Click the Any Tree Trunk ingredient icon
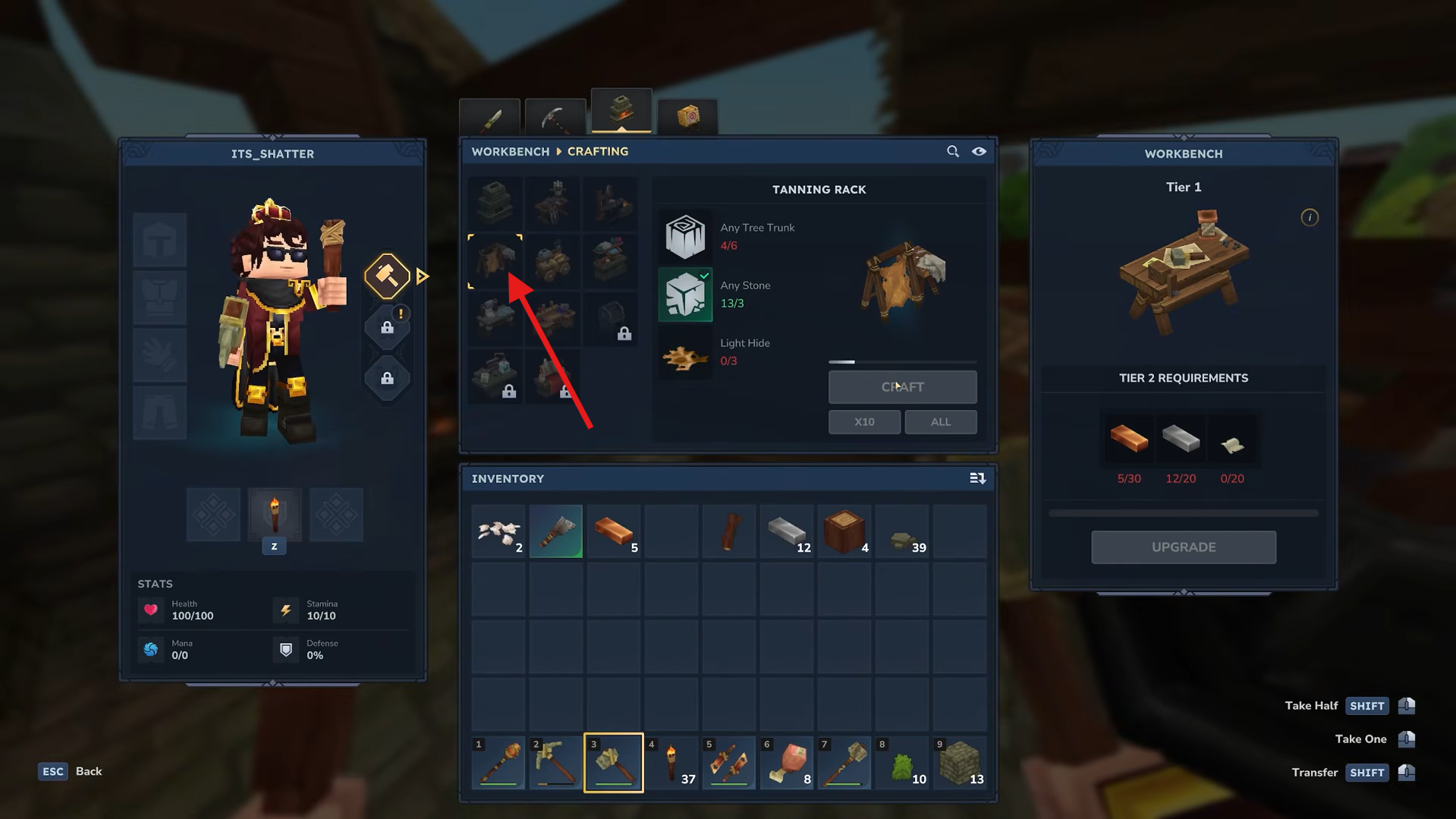The width and height of the screenshot is (1456, 819). coord(684,236)
